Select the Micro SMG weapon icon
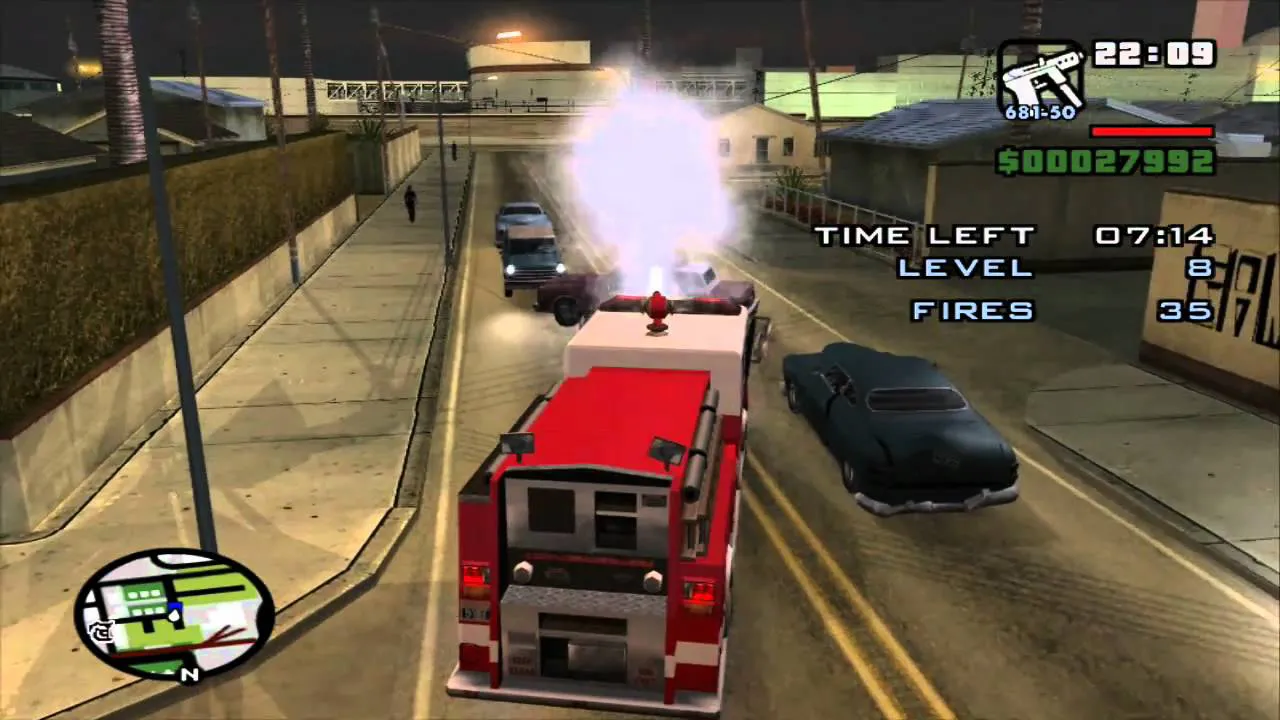This screenshot has width=1280, height=720. [1045, 75]
